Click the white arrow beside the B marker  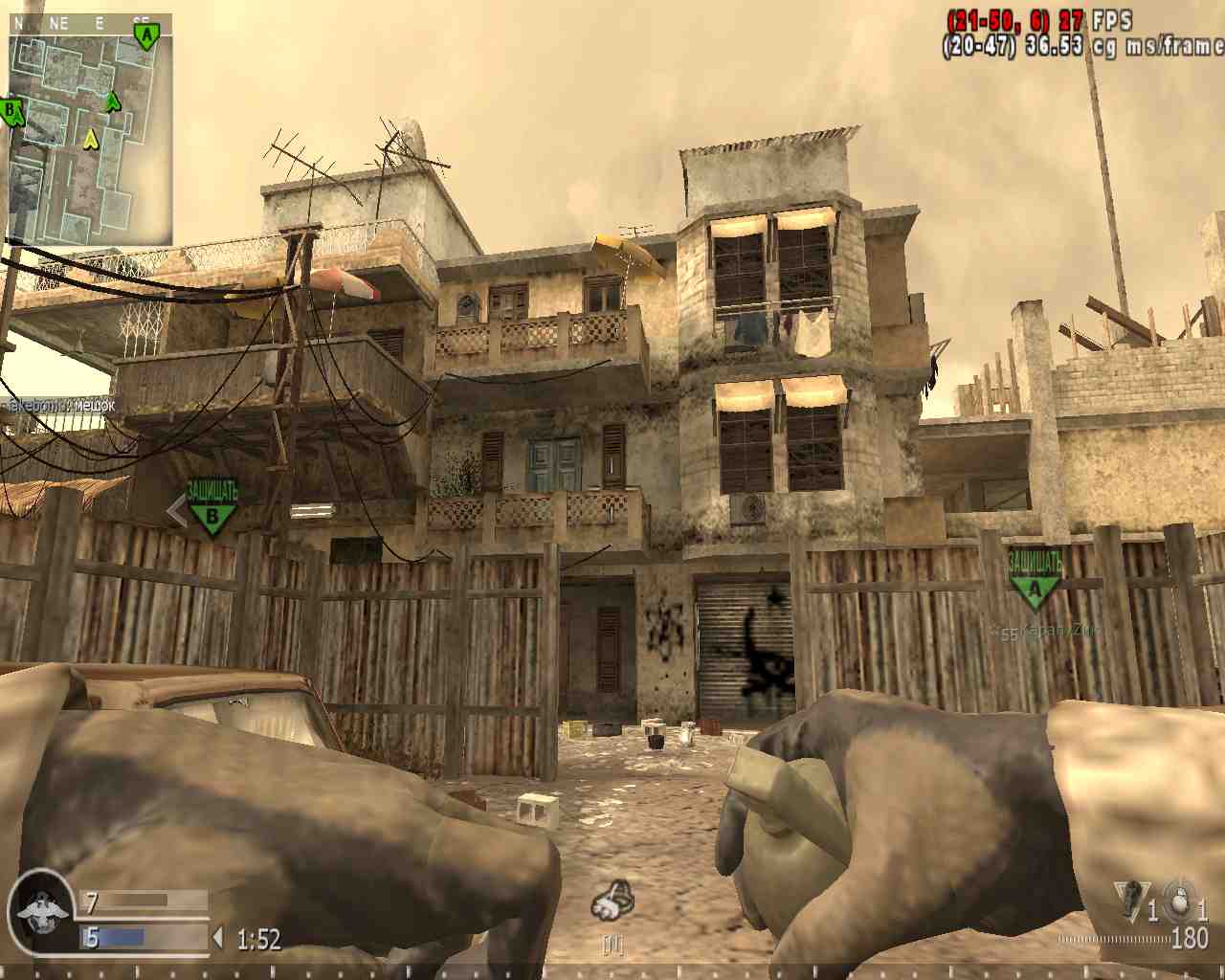click(x=177, y=511)
